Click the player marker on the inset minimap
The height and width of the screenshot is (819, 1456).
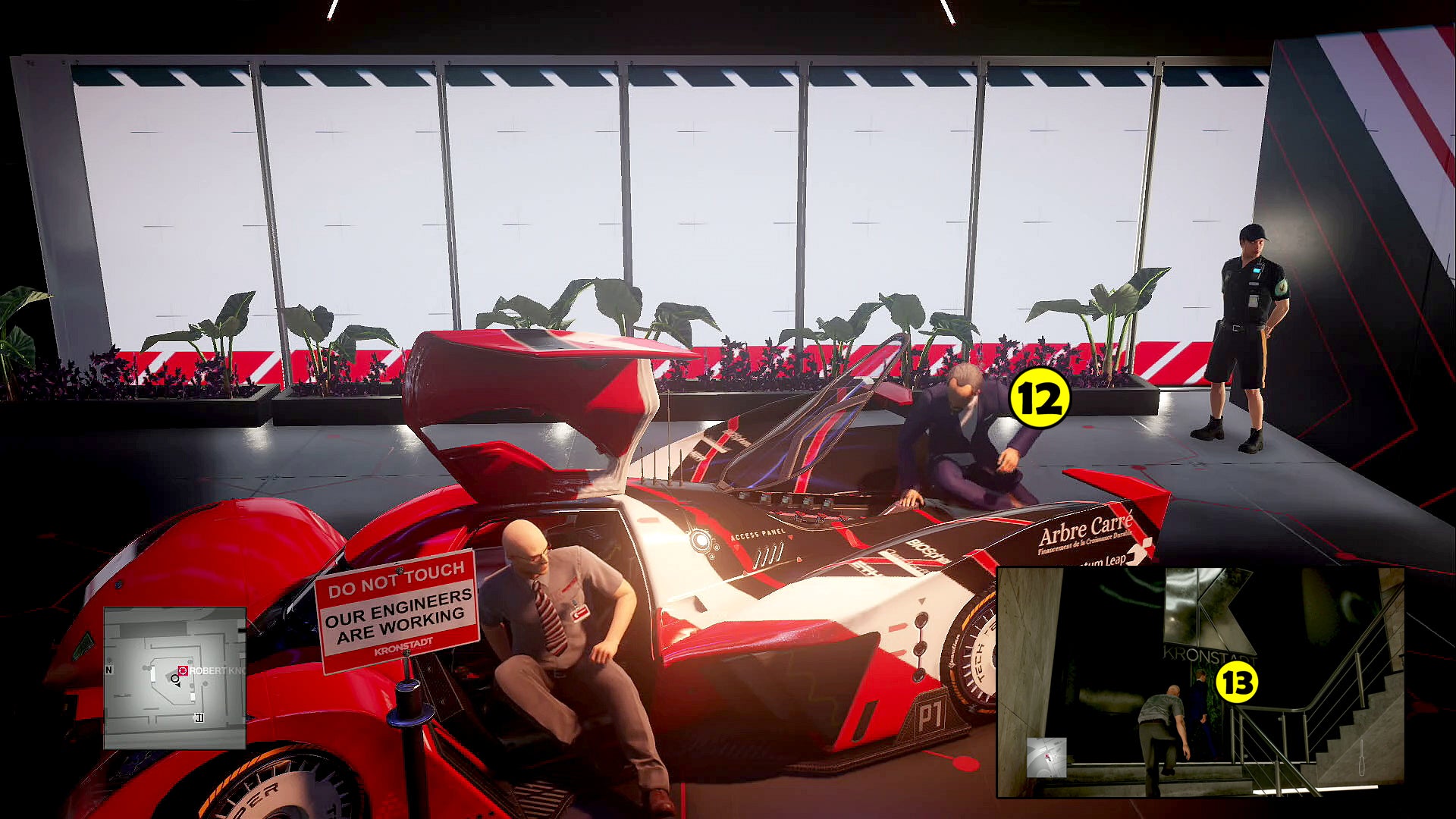point(1047,757)
